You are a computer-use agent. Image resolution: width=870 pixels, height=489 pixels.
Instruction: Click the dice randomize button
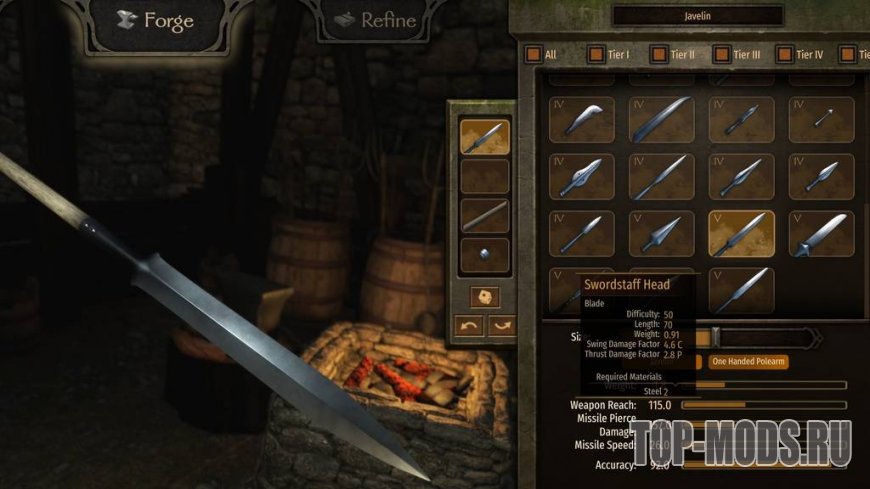tap(485, 298)
